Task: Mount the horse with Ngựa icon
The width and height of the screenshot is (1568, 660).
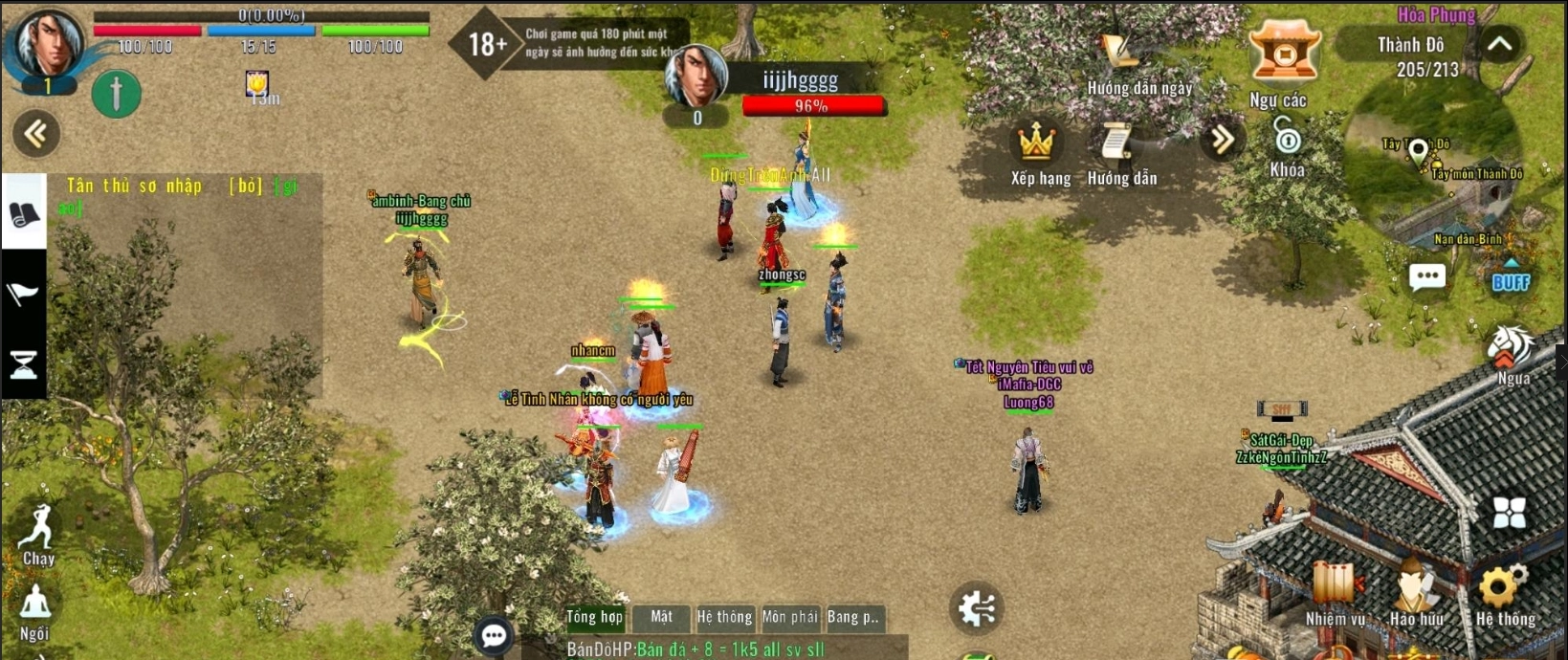Action: (1512, 349)
